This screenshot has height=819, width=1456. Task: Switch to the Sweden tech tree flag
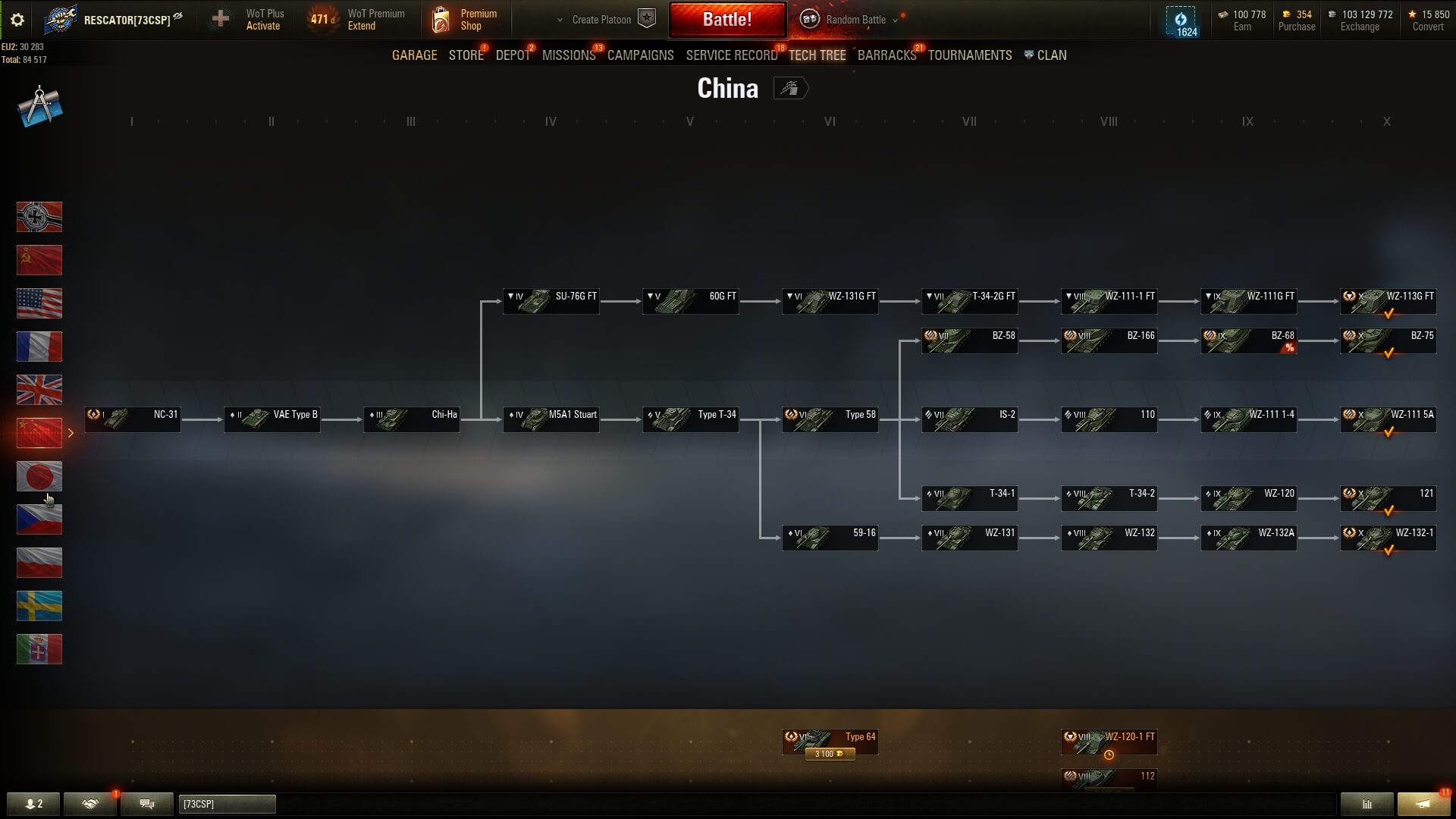tap(39, 606)
